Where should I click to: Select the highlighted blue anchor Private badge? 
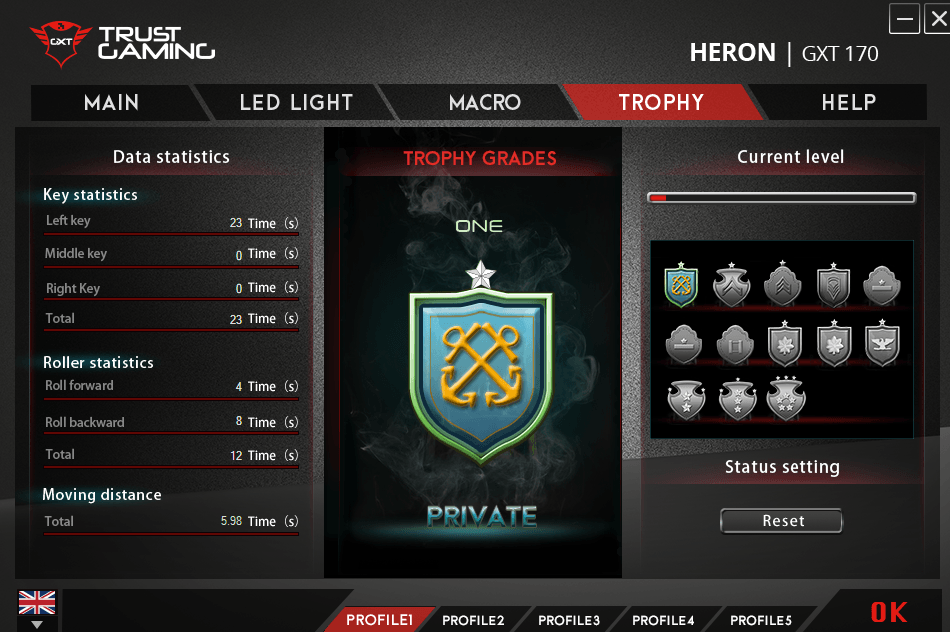pos(681,285)
